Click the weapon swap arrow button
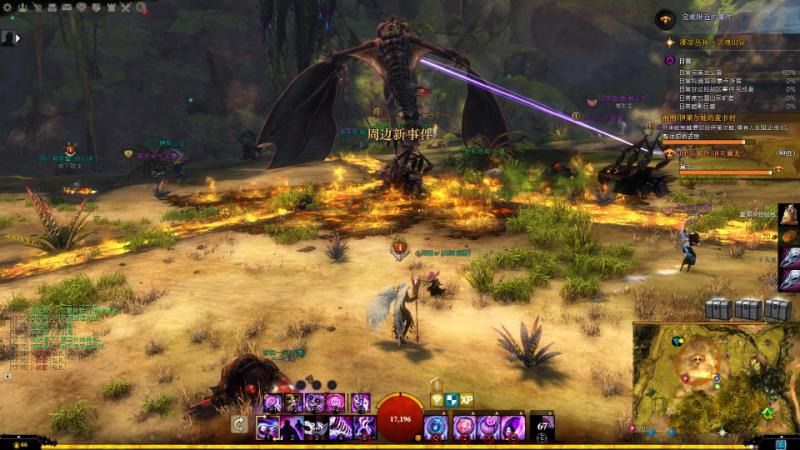This screenshot has height=450, width=800. (x=239, y=424)
